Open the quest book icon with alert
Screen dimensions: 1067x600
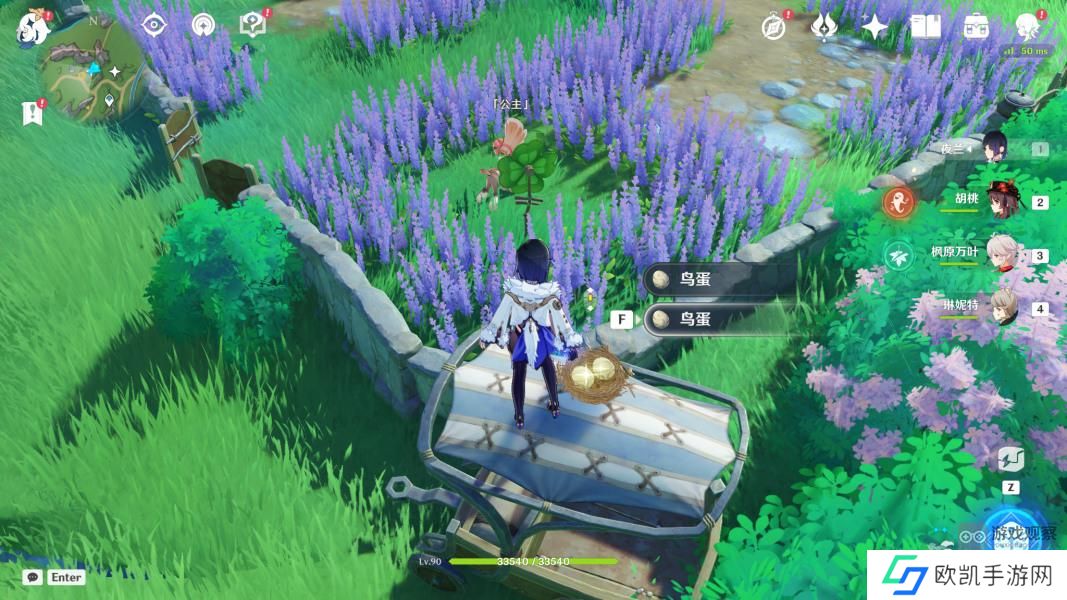(x=253, y=25)
